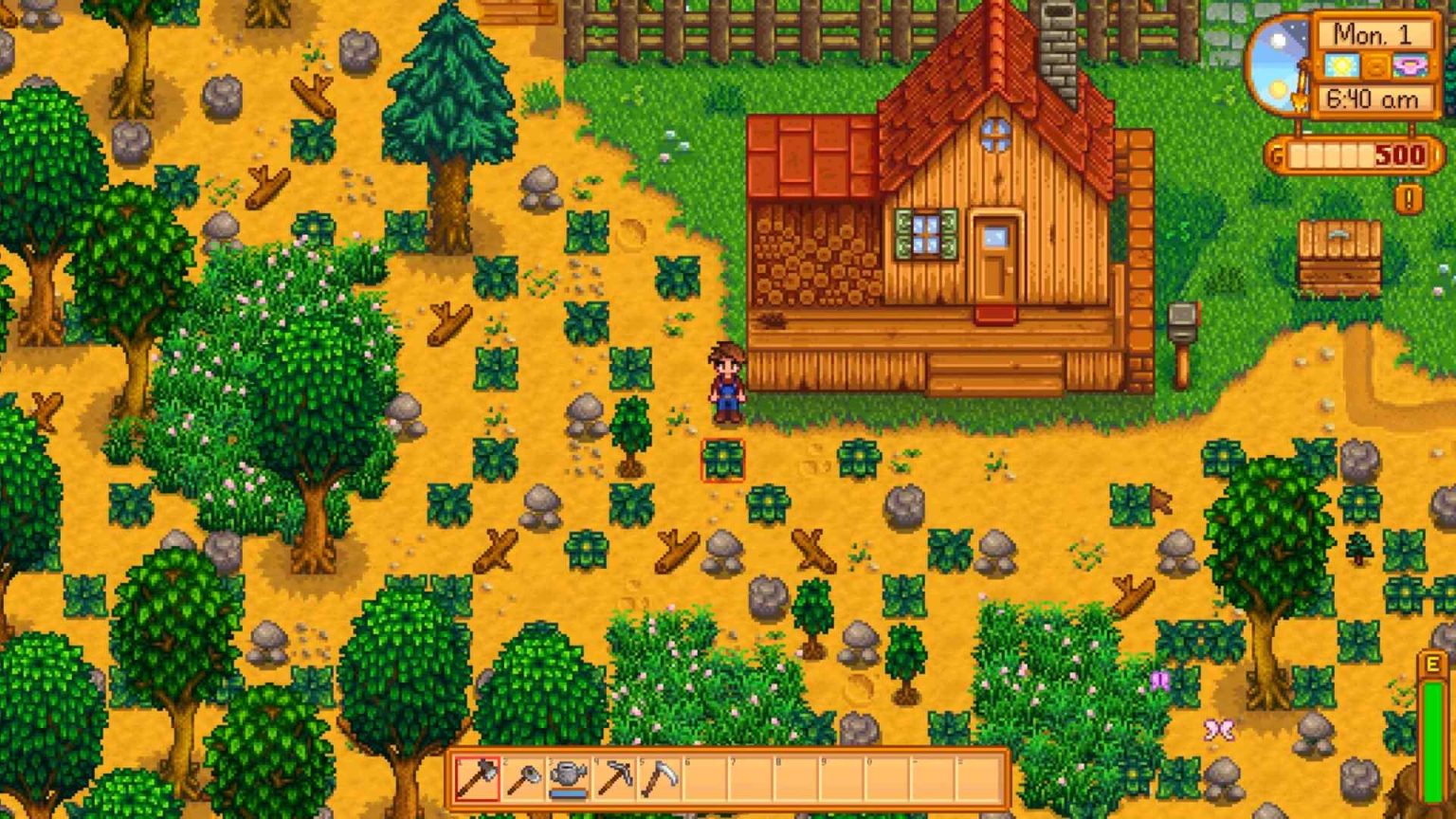Click the 6:40 am time display

[x=1373, y=97]
